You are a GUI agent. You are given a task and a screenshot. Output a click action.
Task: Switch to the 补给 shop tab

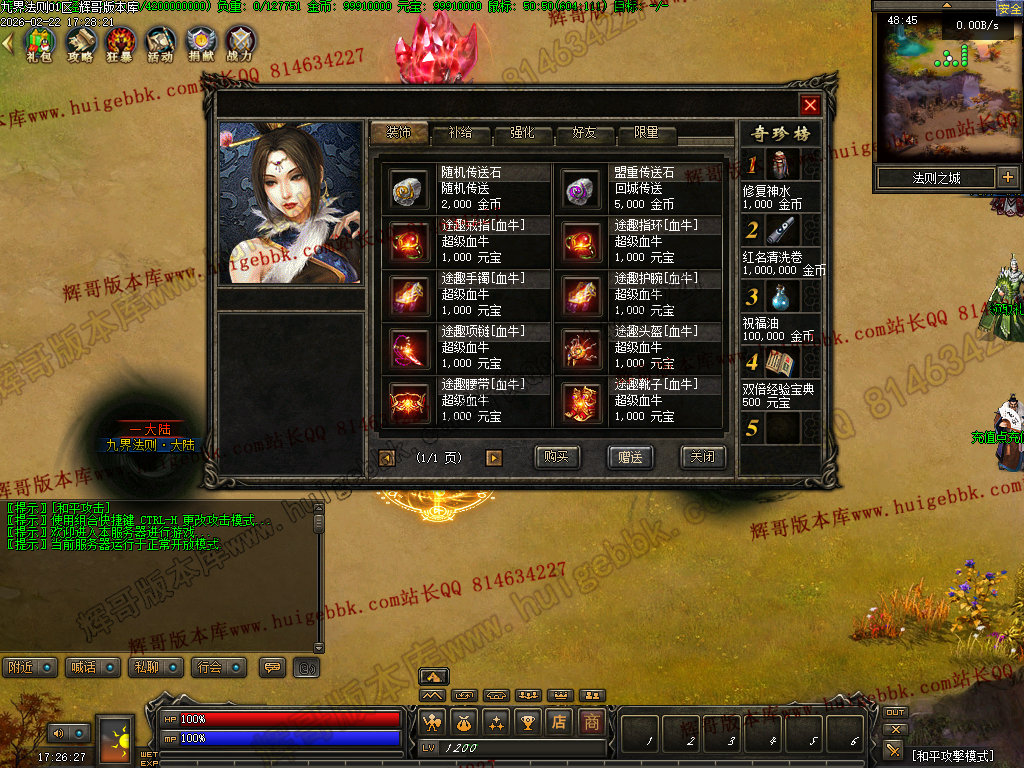[x=461, y=133]
